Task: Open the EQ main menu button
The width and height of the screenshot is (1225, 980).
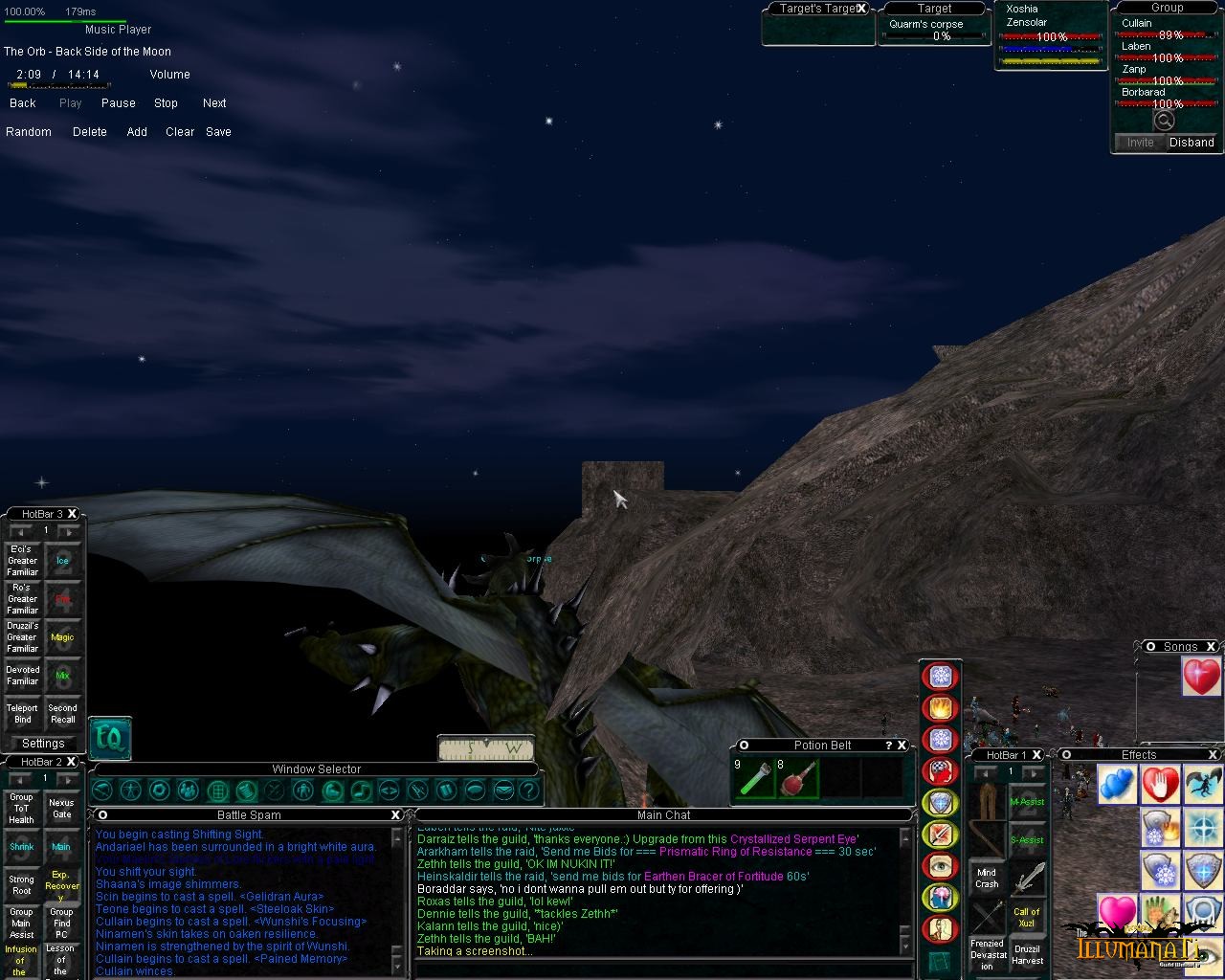Action: 110,739
